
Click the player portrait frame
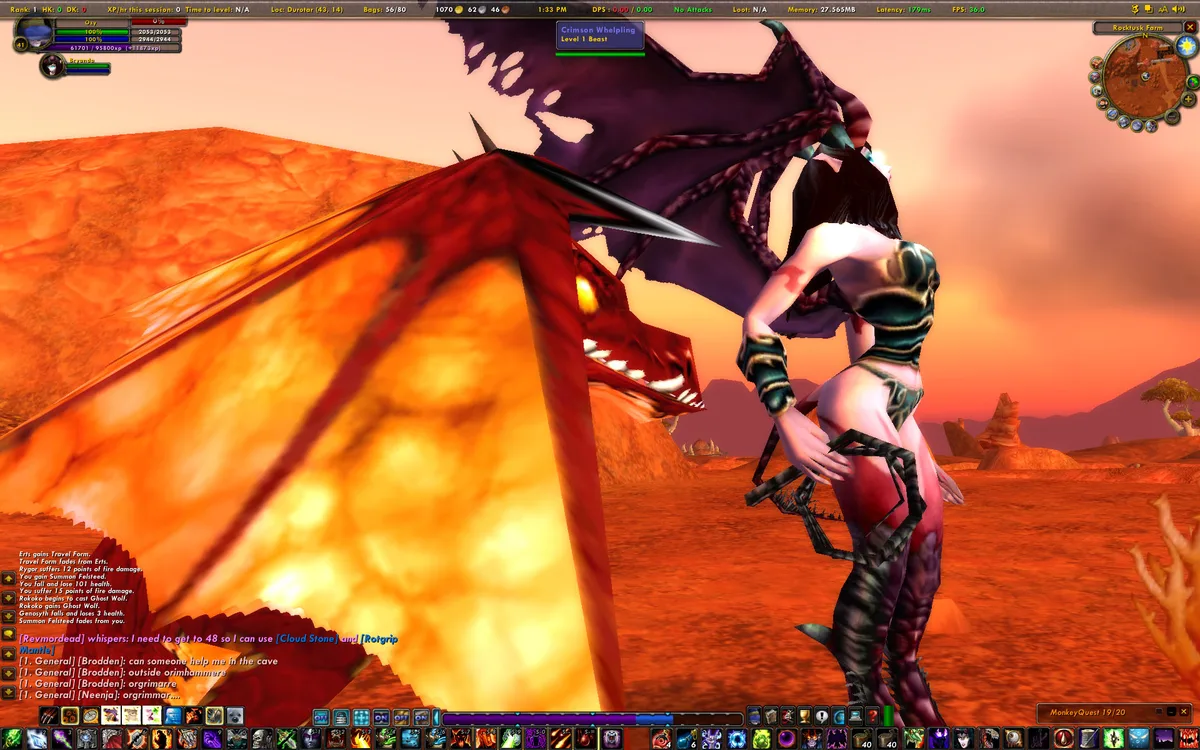33,32
